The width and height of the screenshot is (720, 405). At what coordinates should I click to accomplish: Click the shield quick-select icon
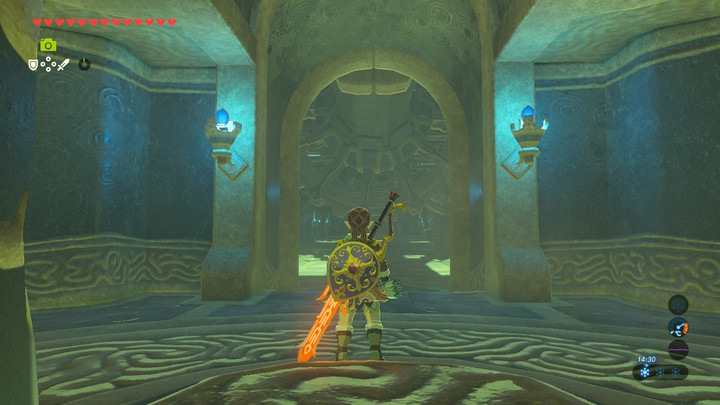tap(33, 65)
